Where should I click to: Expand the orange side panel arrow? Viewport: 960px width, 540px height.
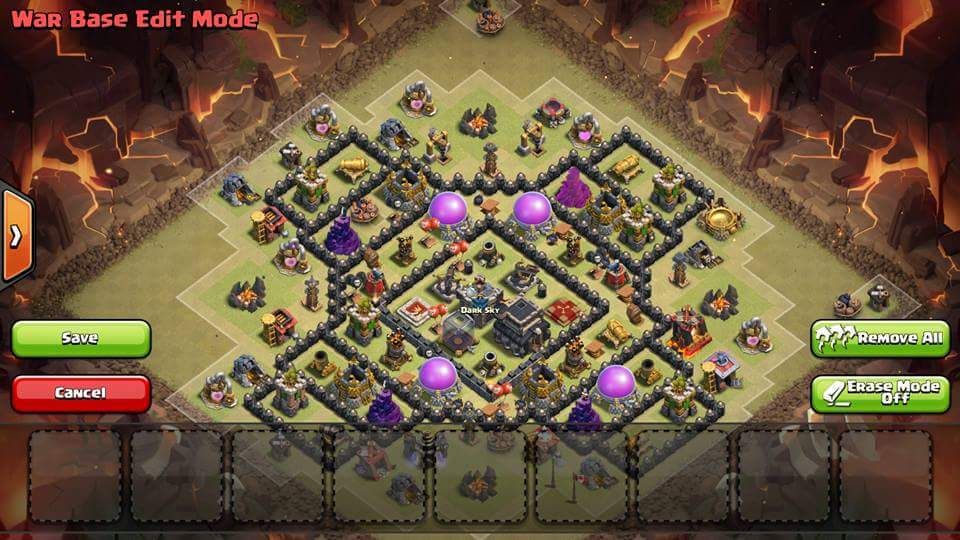[x=16, y=236]
